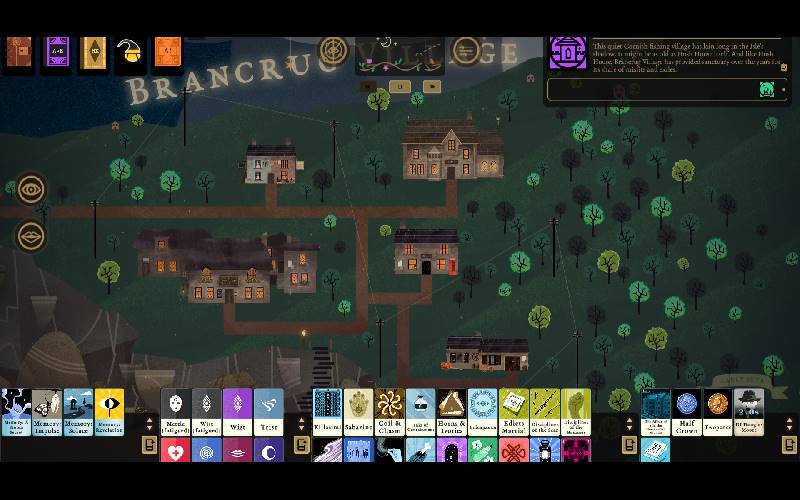This screenshot has height=500, width=800.
Task: Click the lips icon on left edge
Action: 31,236
